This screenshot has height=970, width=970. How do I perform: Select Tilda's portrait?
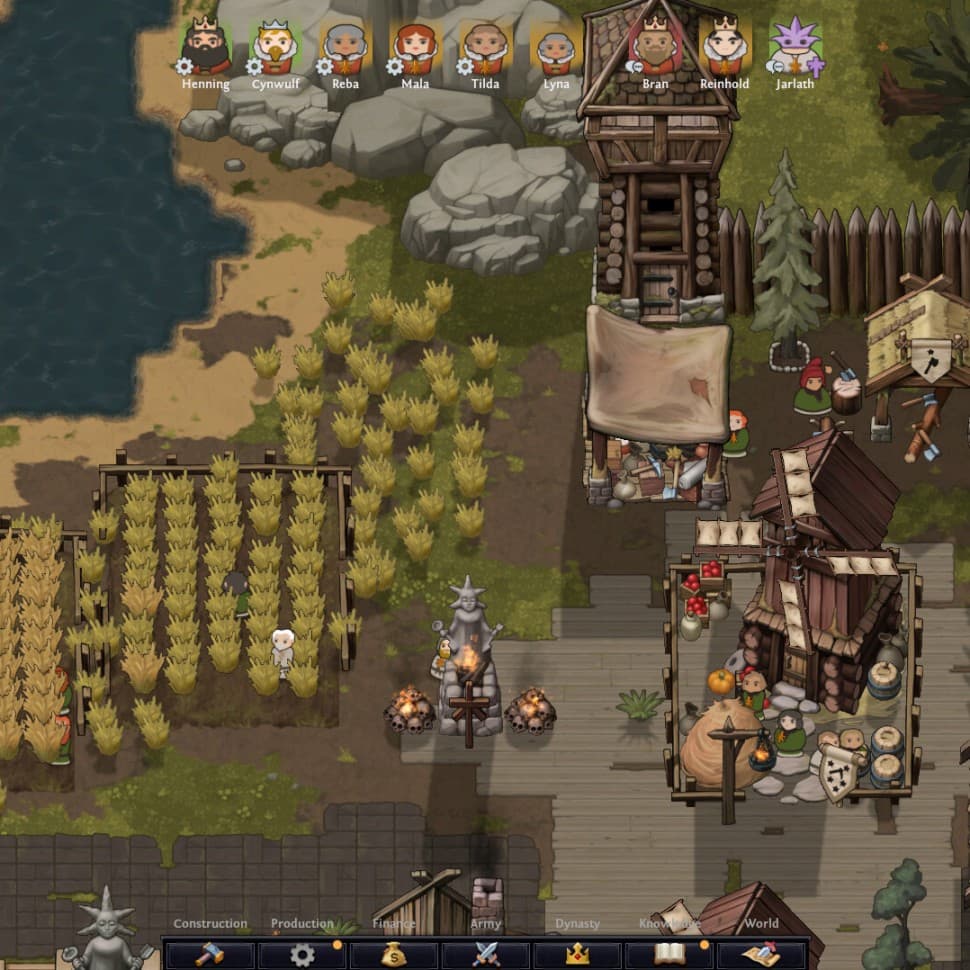pyautogui.click(x=485, y=47)
